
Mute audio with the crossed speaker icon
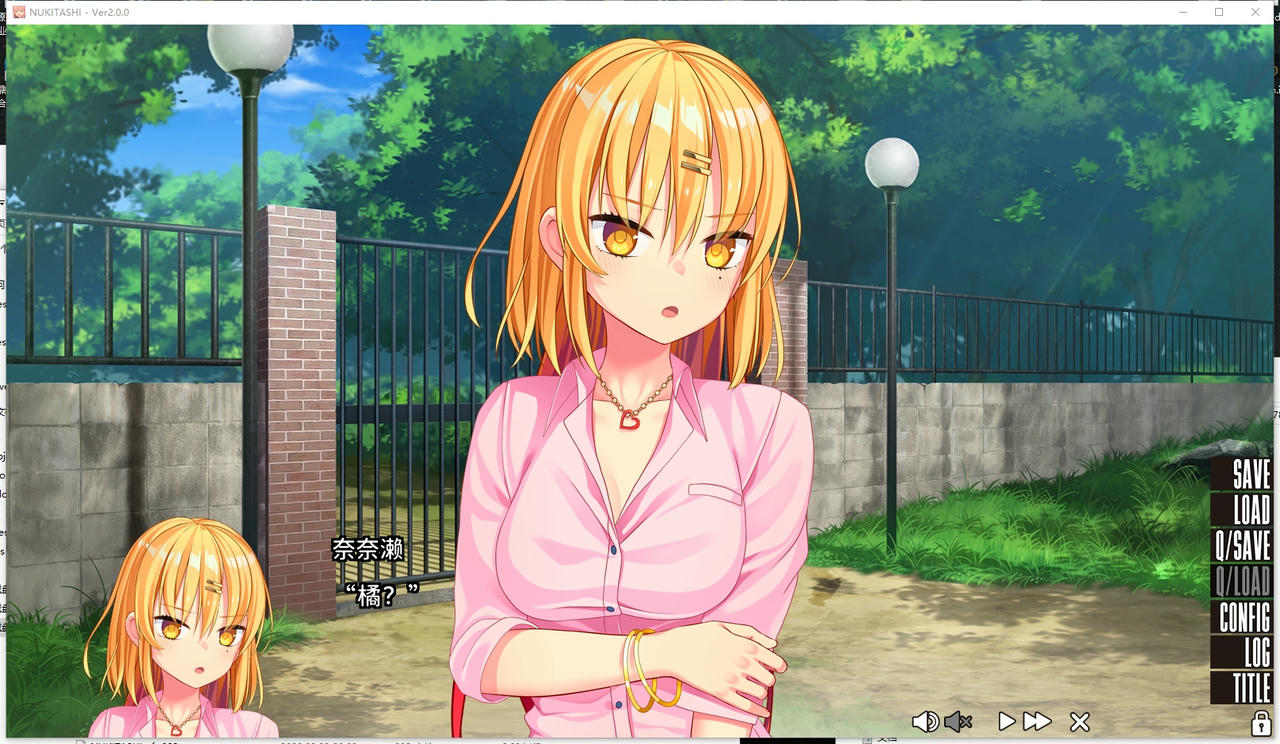coord(958,721)
